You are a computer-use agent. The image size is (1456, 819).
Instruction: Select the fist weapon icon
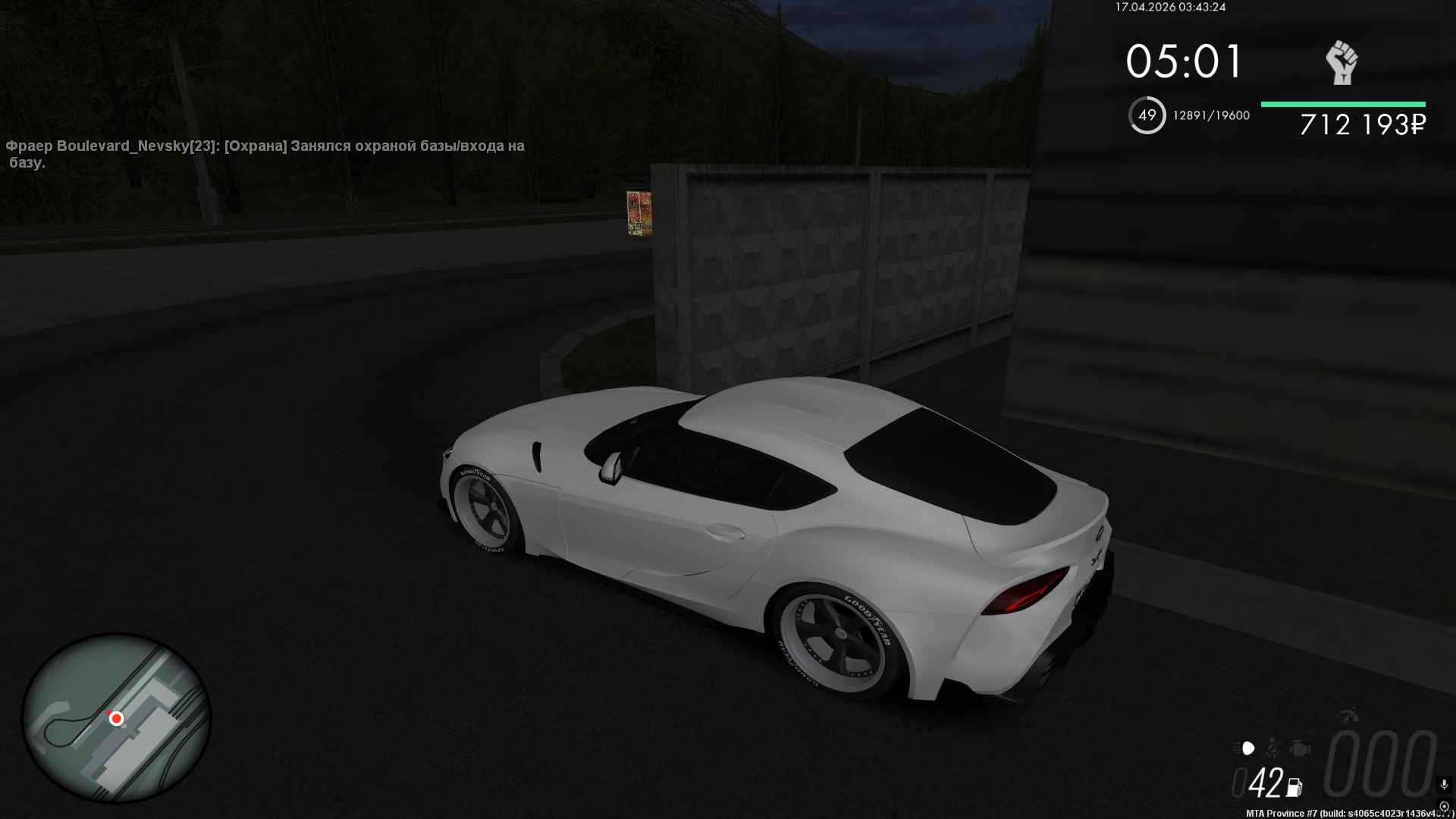1341,62
